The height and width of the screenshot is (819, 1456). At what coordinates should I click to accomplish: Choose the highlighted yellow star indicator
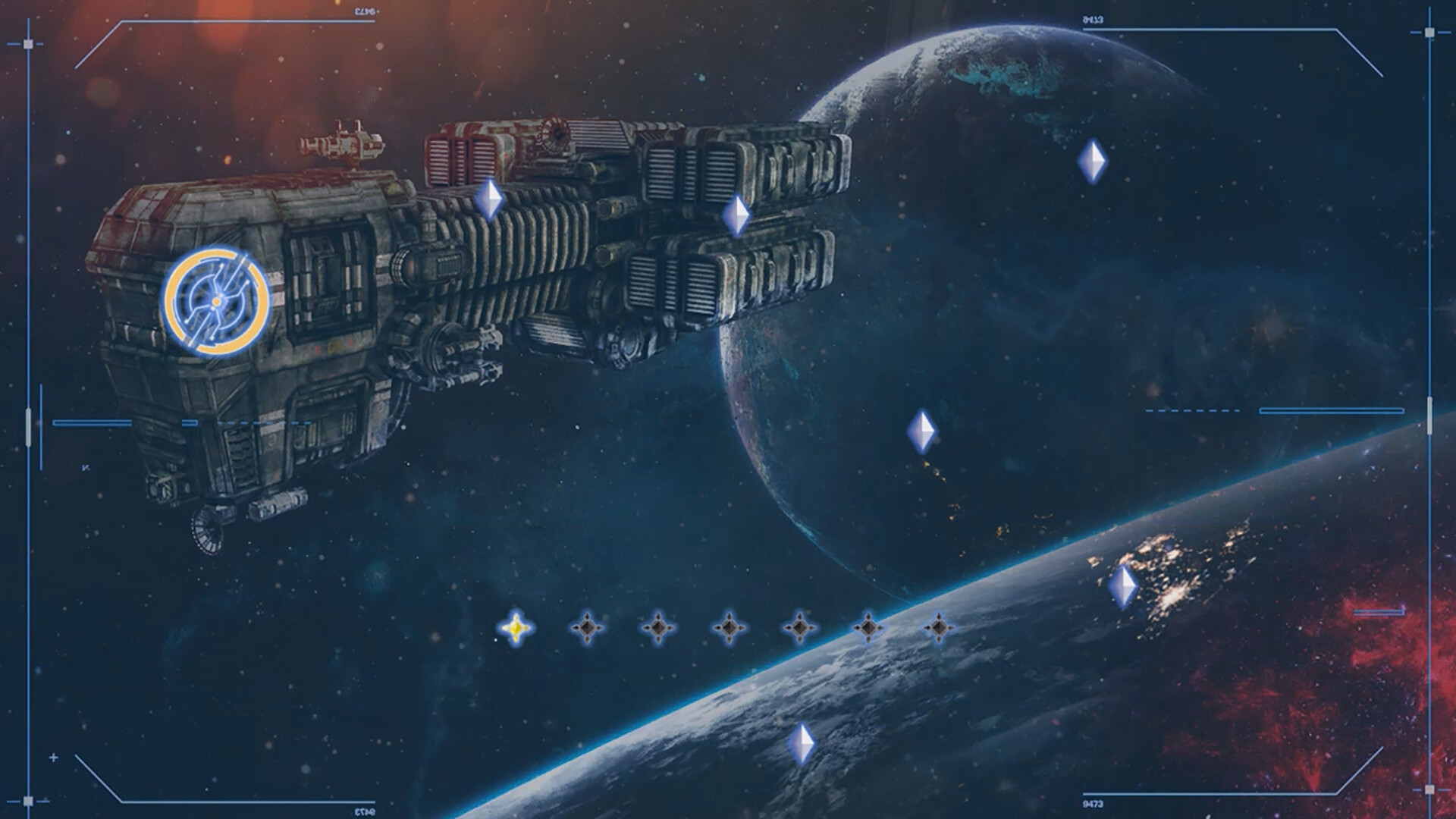(x=516, y=628)
